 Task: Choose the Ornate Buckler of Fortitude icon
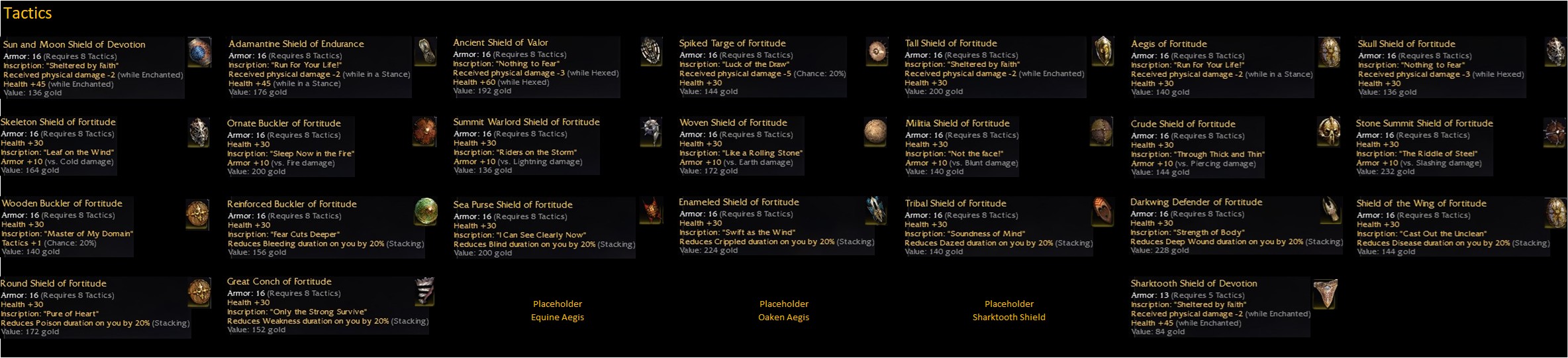424,133
